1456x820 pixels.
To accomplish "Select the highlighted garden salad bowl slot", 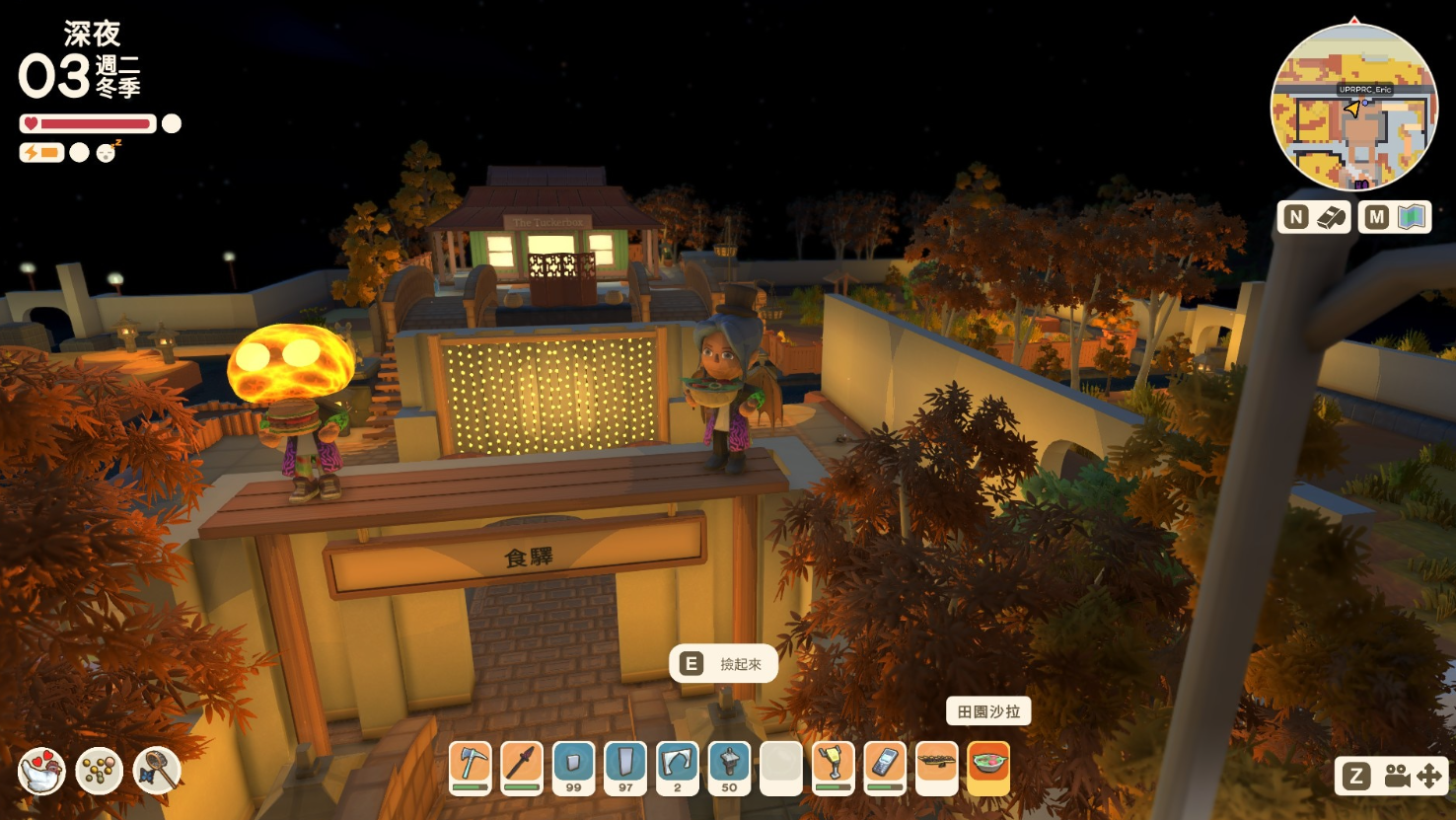I will point(988,767).
